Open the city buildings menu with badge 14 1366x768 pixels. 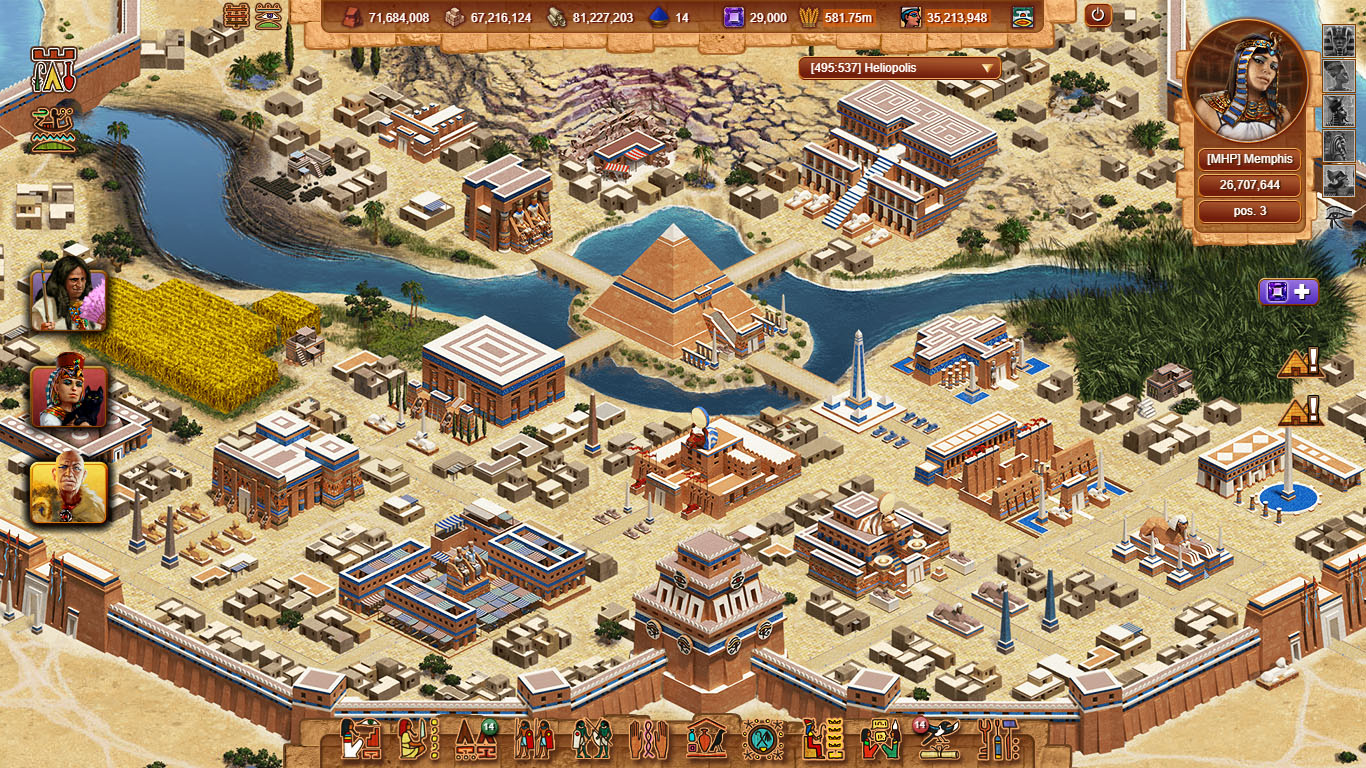(x=475, y=742)
